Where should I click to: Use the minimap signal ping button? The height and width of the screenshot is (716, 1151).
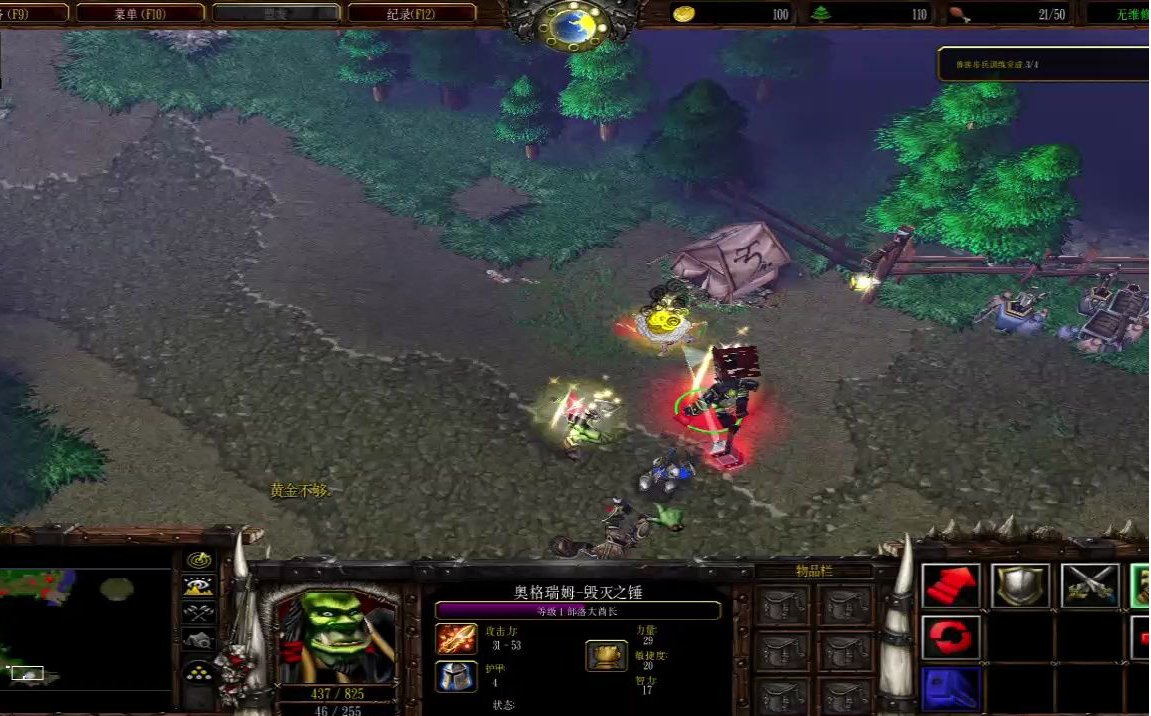[200, 560]
